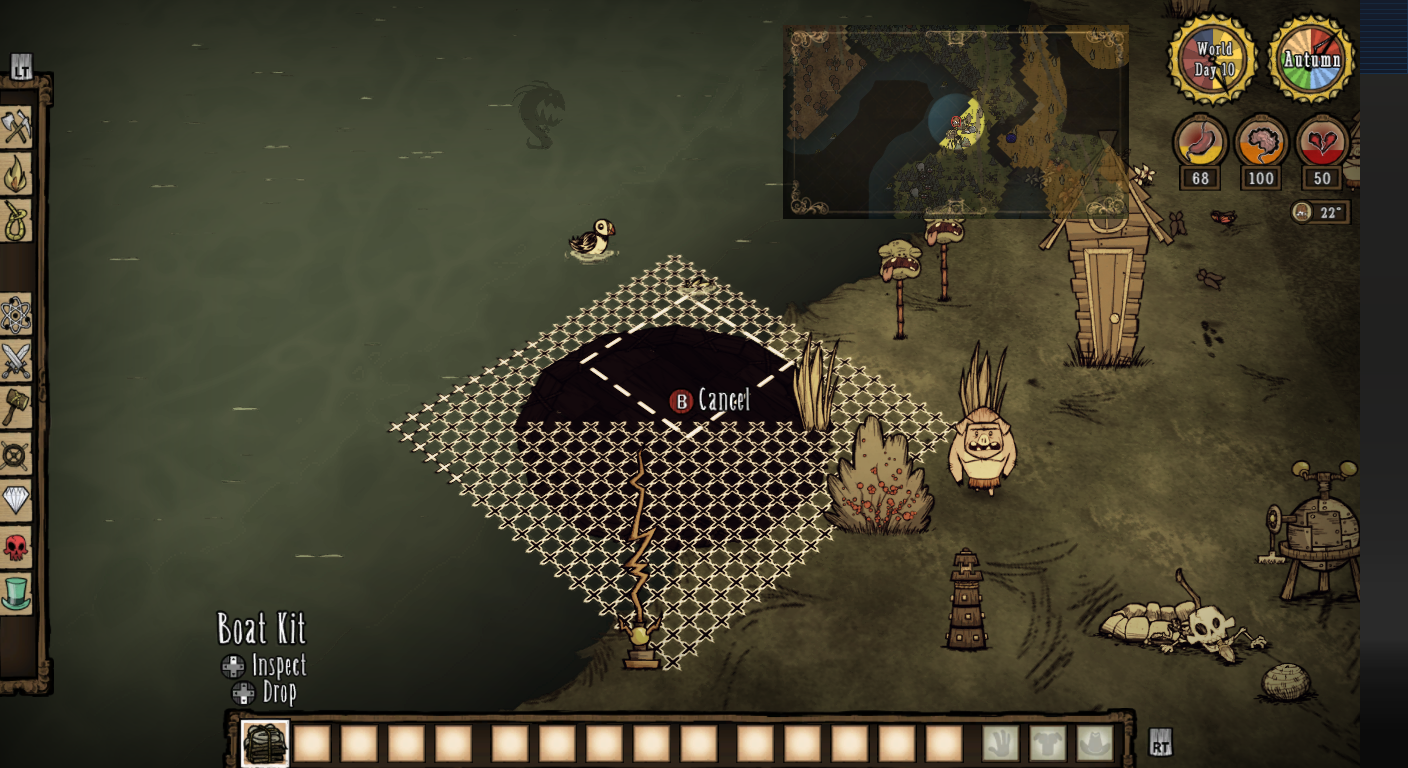Open the minimap in the top right corner
This screenshot has height=768, width=1408.
pyautogui.click(x=955, y=120)
